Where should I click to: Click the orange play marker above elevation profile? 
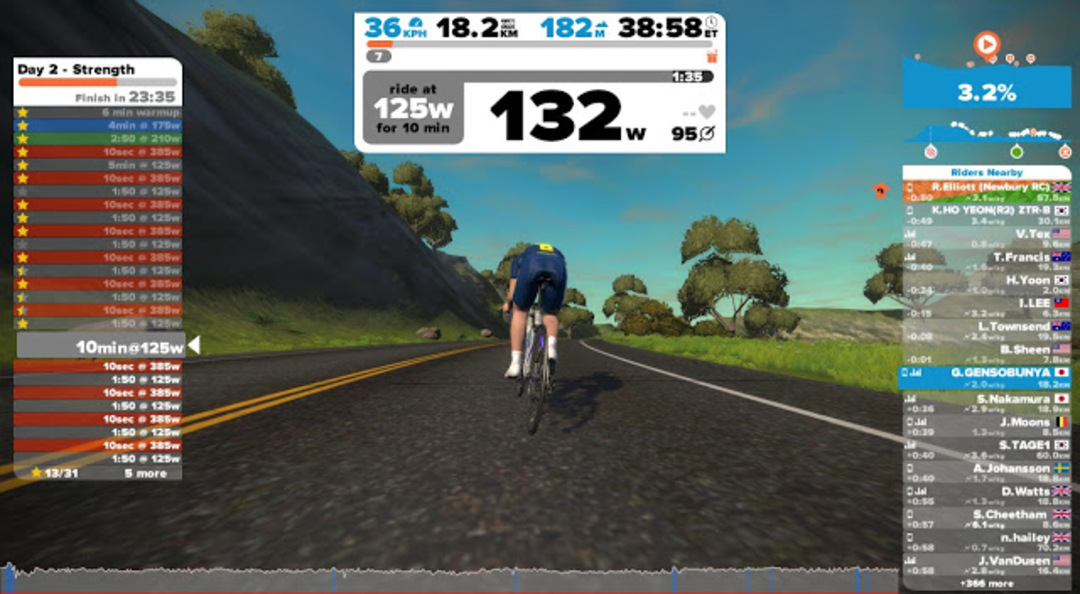986,44
